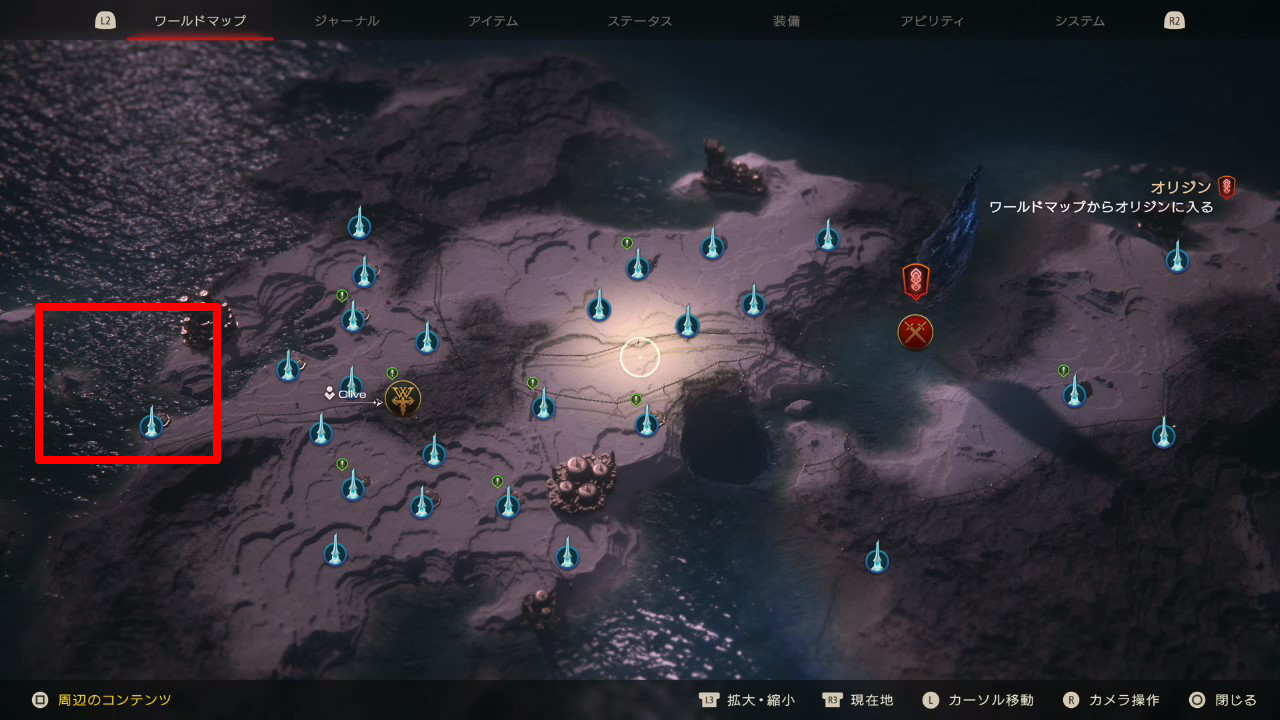Select the ステータス tab
The width and height of the screenshot is (1280, 720).
tap(639, 18)
